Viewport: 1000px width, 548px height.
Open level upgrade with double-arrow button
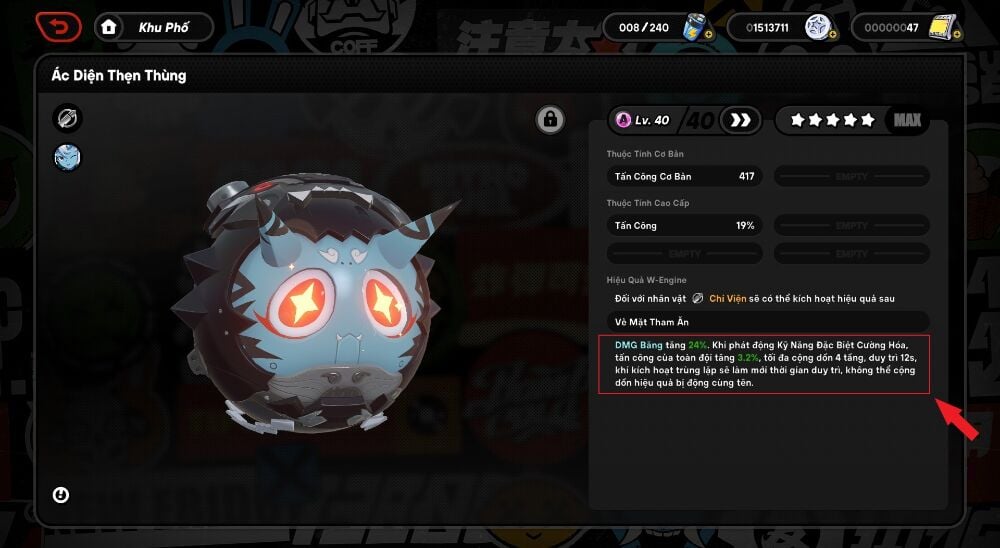pos(741,120)
